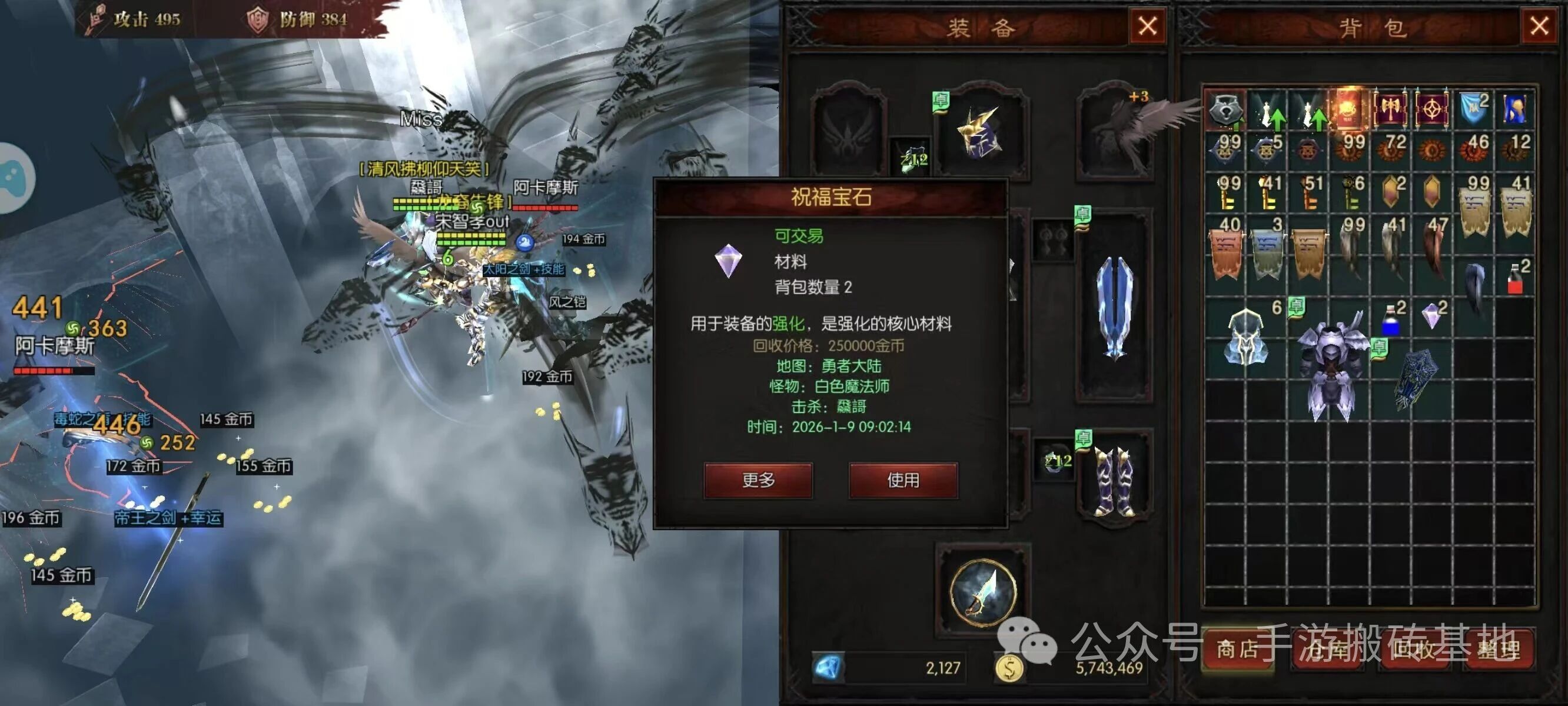Select the axe scroll in the backpack
Image resolution: width=1568 pixels, height=706 pixels.
pos(1391,109)
